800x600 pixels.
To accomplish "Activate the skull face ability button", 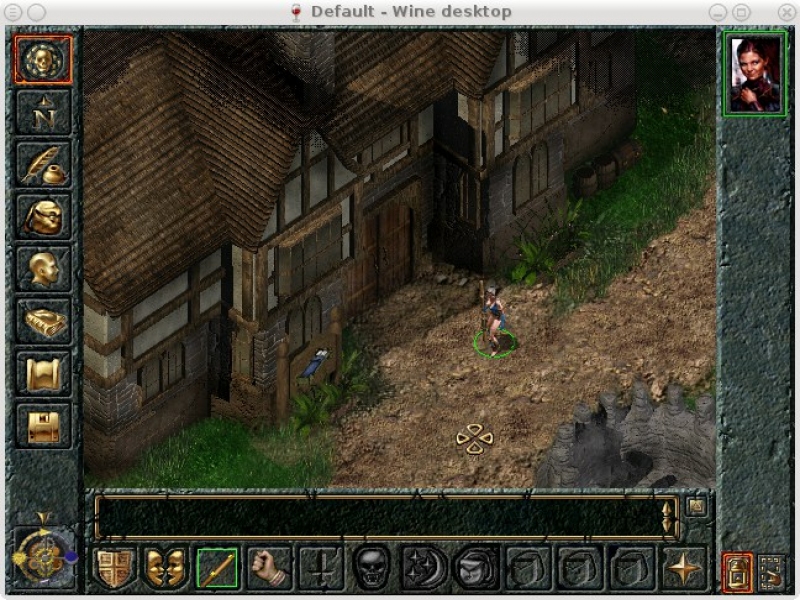I will click(372, 568).
